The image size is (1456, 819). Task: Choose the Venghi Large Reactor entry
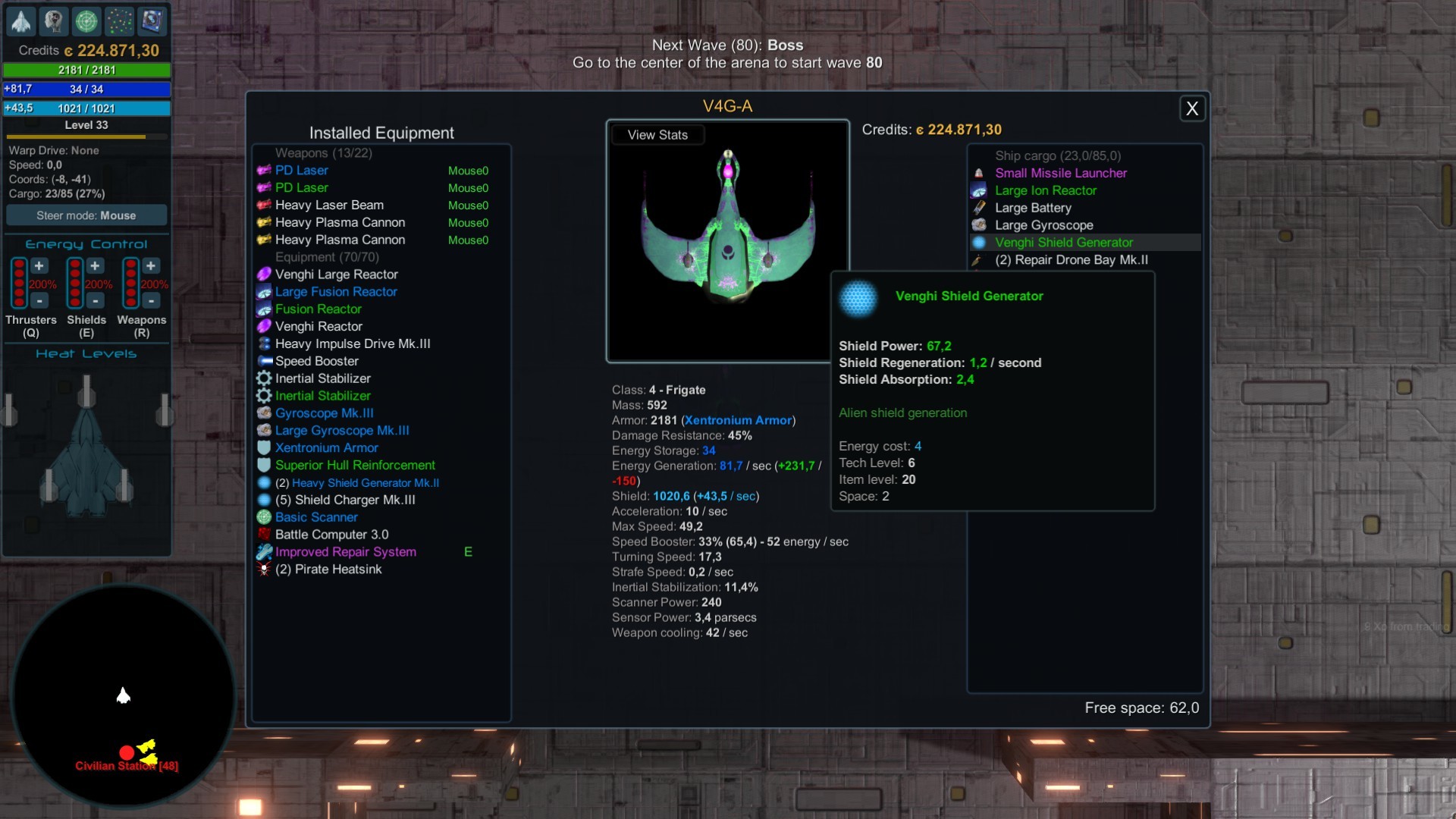(336, 275)
